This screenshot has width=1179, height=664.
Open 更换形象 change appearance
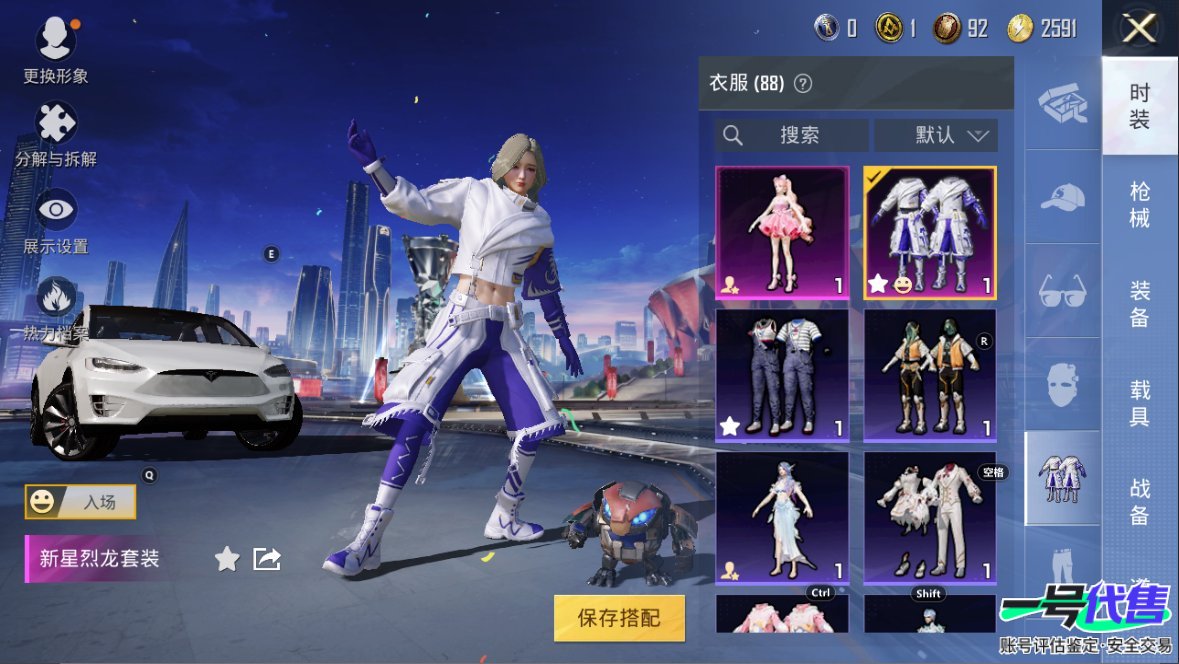coord(56,42)
